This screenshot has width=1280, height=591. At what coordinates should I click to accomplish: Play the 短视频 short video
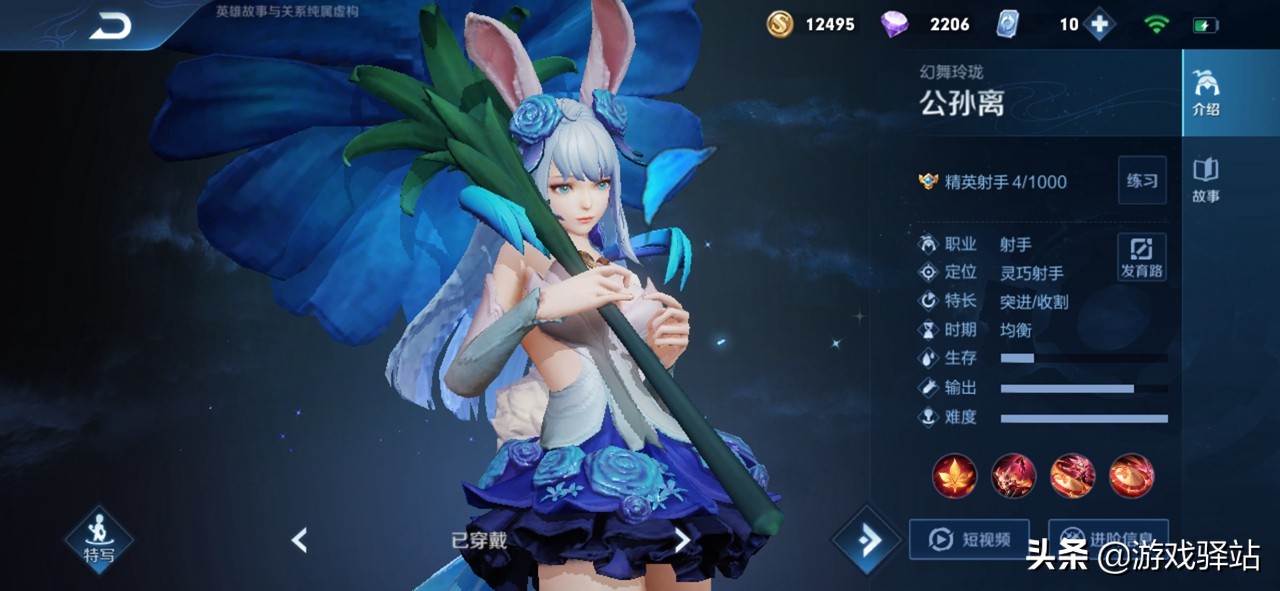(968, 539)
